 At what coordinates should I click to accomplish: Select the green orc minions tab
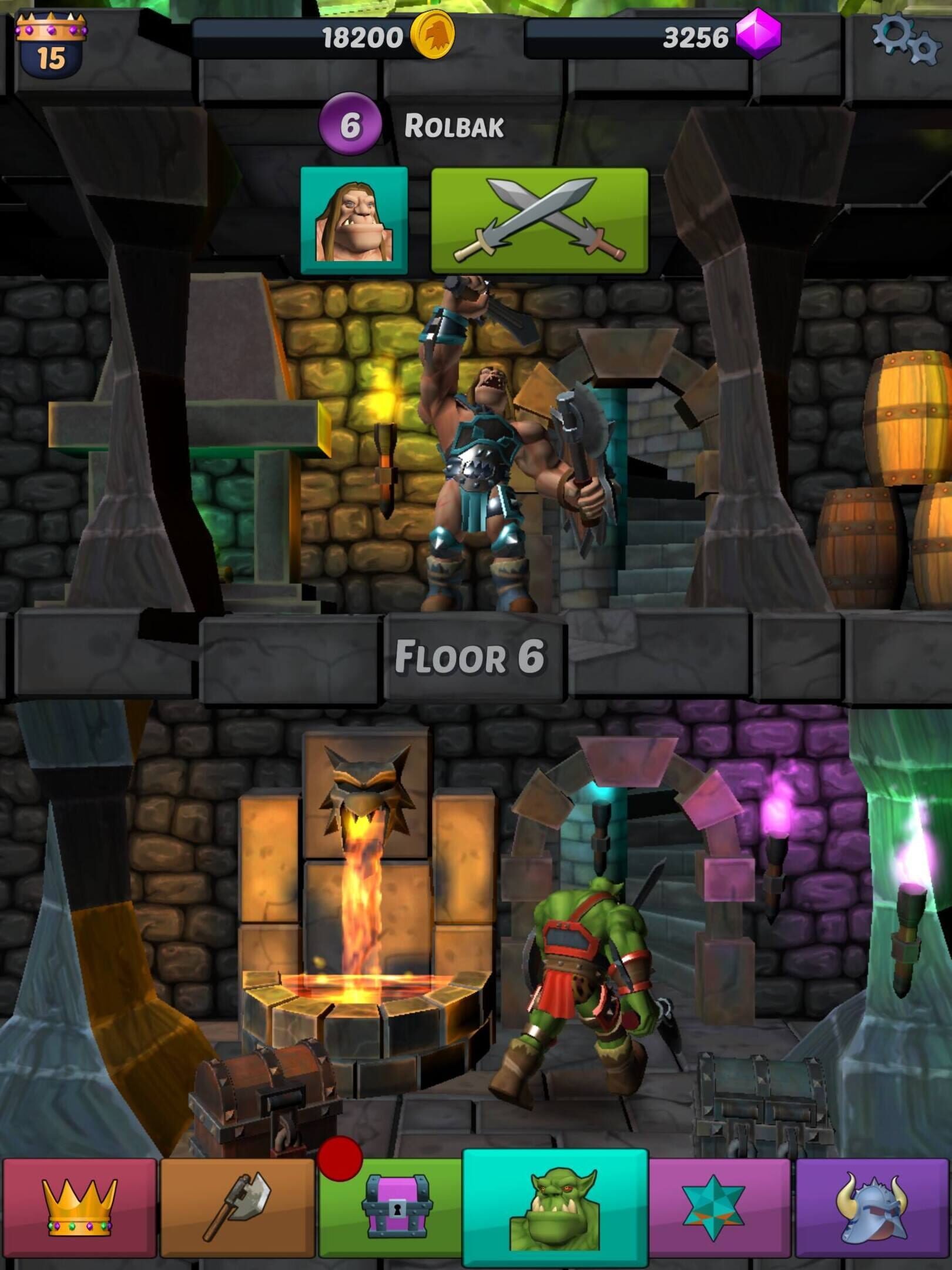point(555,1206)
